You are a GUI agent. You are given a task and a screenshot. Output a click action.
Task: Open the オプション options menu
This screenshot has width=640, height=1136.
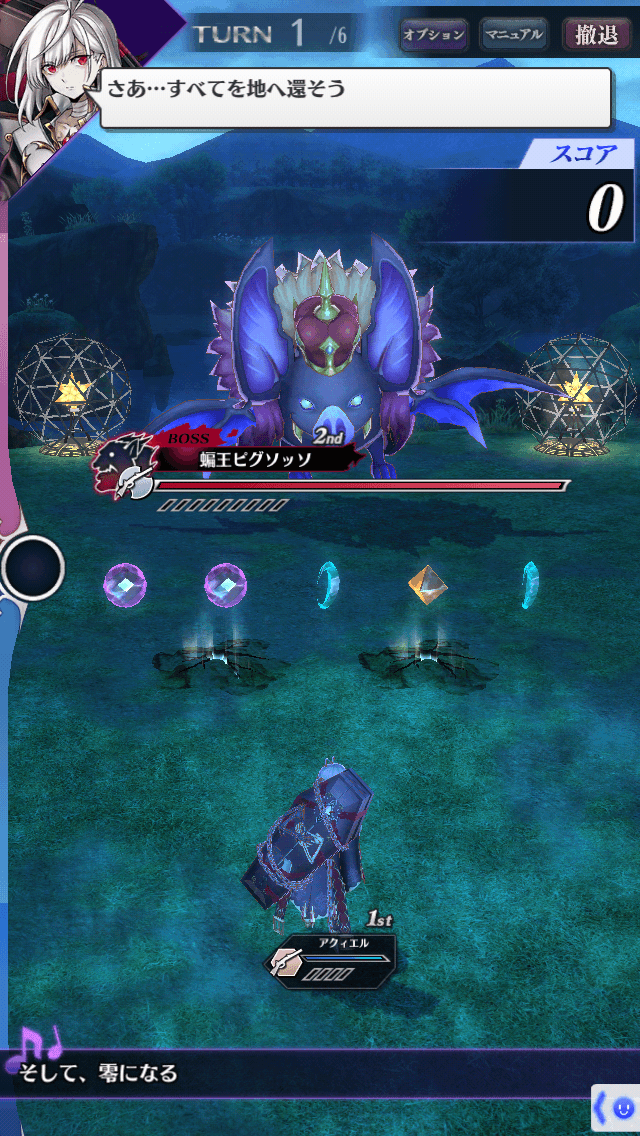(434, 34)
